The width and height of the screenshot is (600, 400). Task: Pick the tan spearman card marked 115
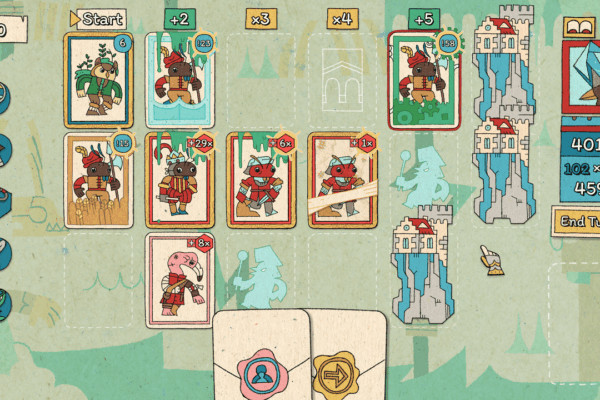pyautogui.click(x=98, y=180)
